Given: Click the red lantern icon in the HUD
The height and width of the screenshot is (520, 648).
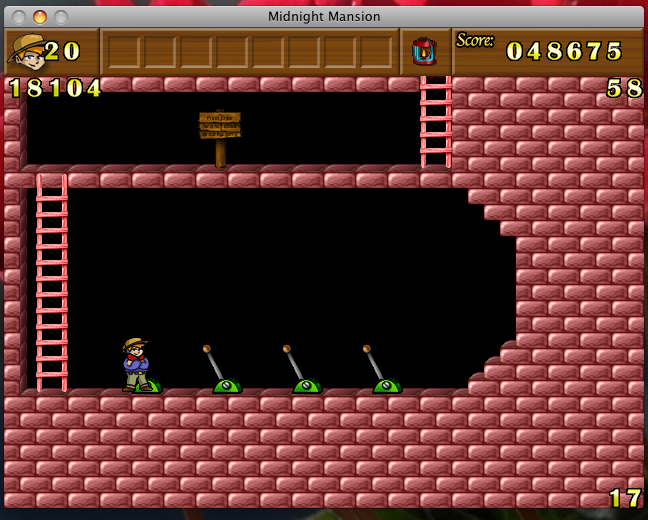Looking at the screenshot, I should [x=424, y=51].
